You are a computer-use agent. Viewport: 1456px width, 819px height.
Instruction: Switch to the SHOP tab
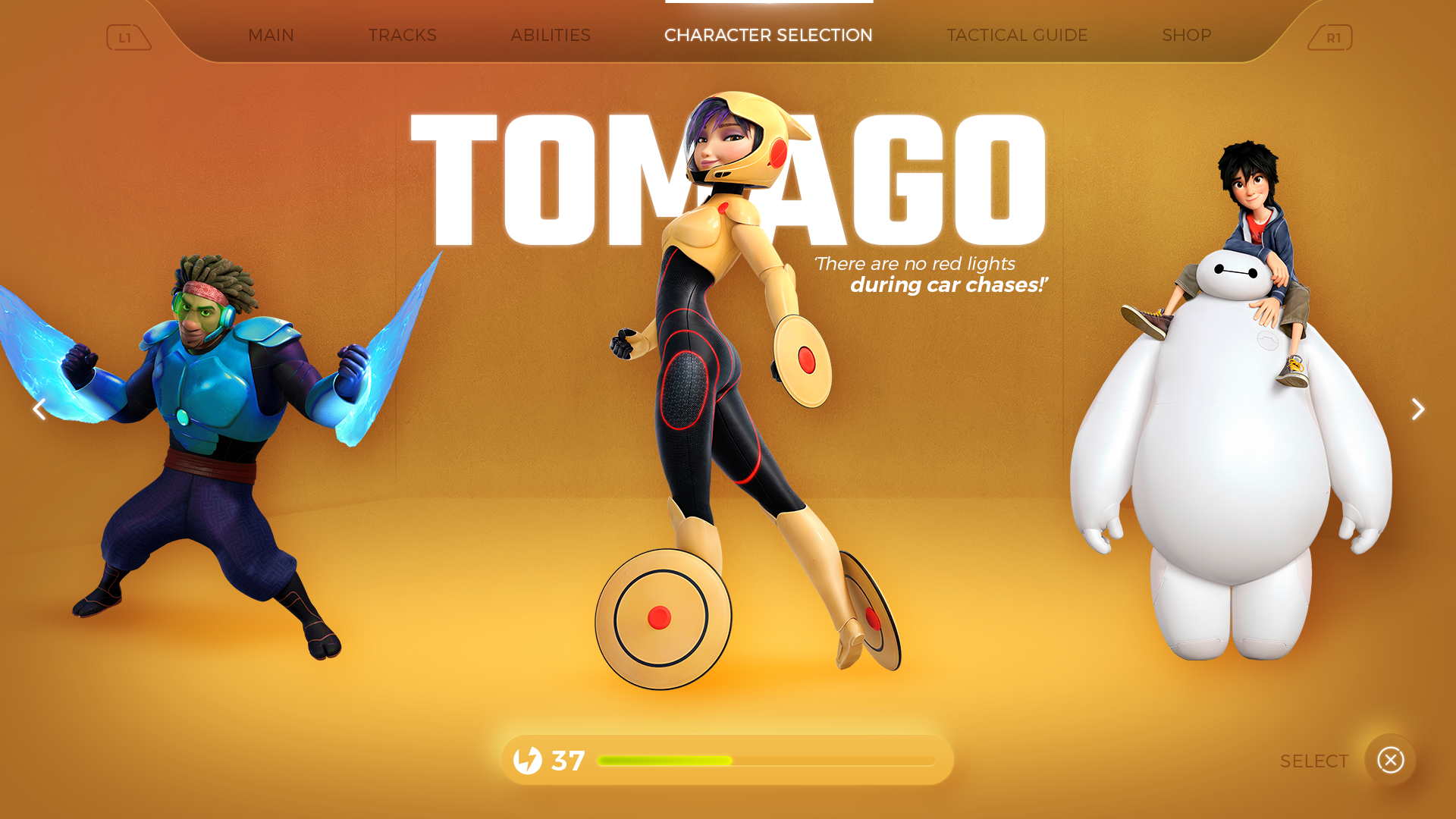pyautogui.click(x=1186, y=36)
